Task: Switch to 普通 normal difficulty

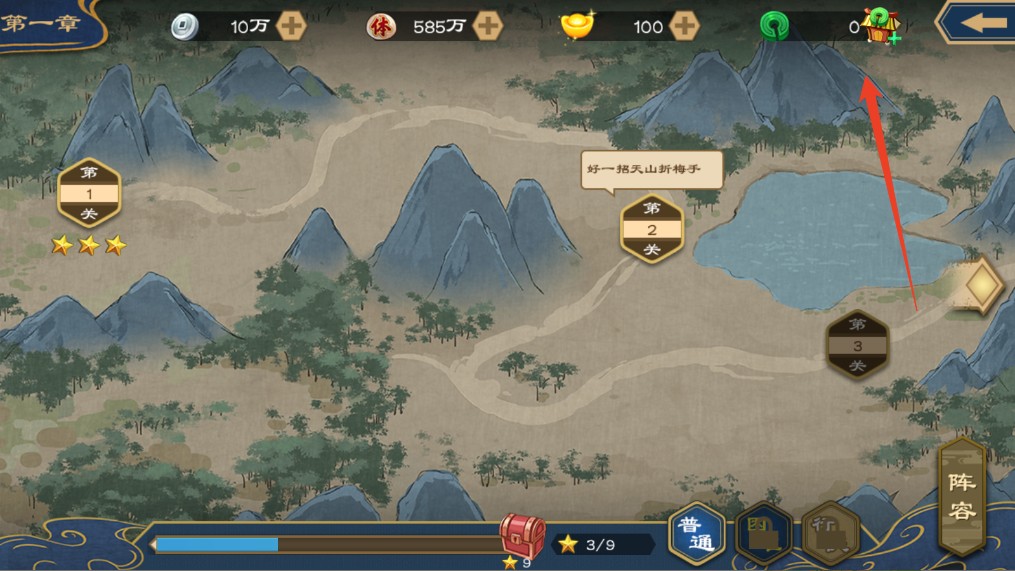Action: click(696, 533)
